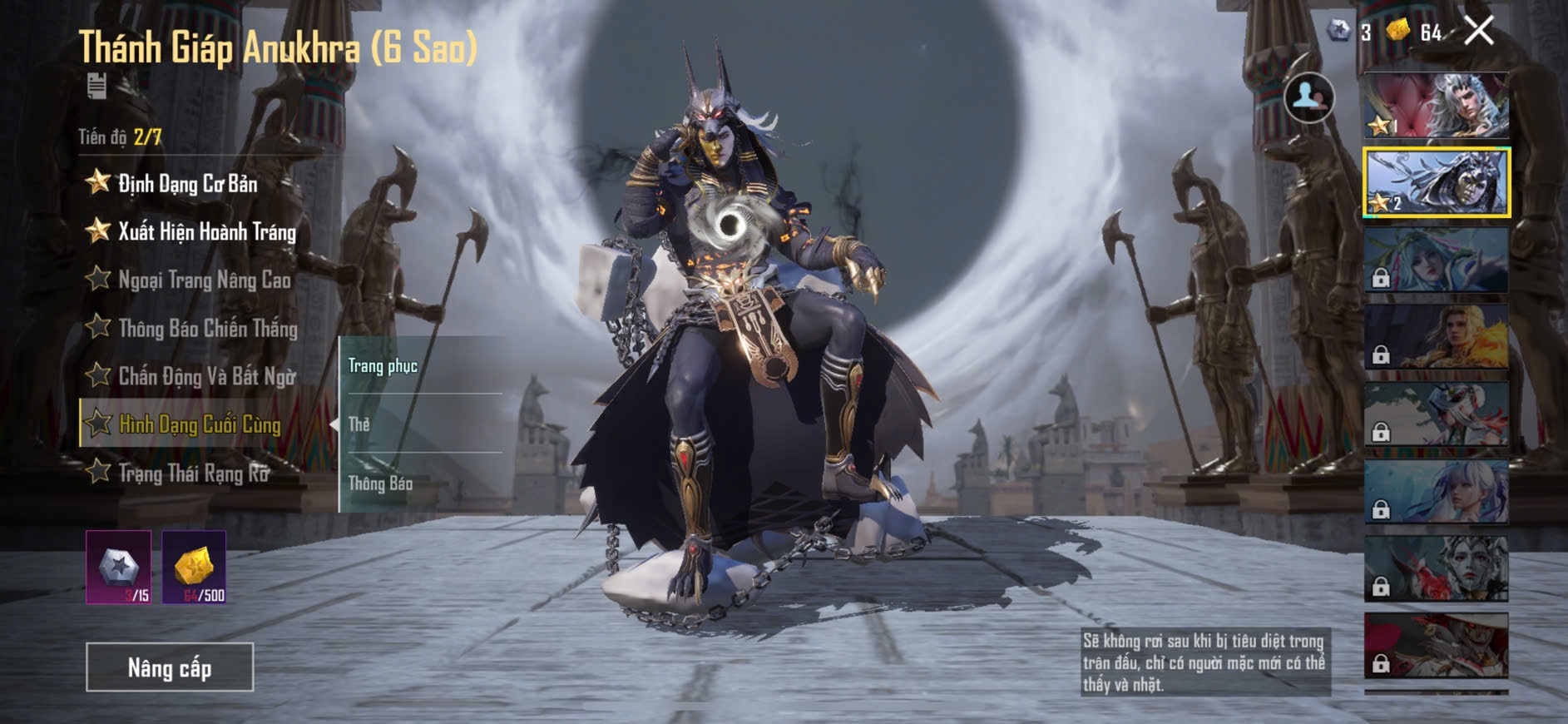This screenshot has width=1568, height=724.
Task: Select Trạng Thái Rạng Rỡ stage
Action: pyautogui.click(x=194, y=473)
